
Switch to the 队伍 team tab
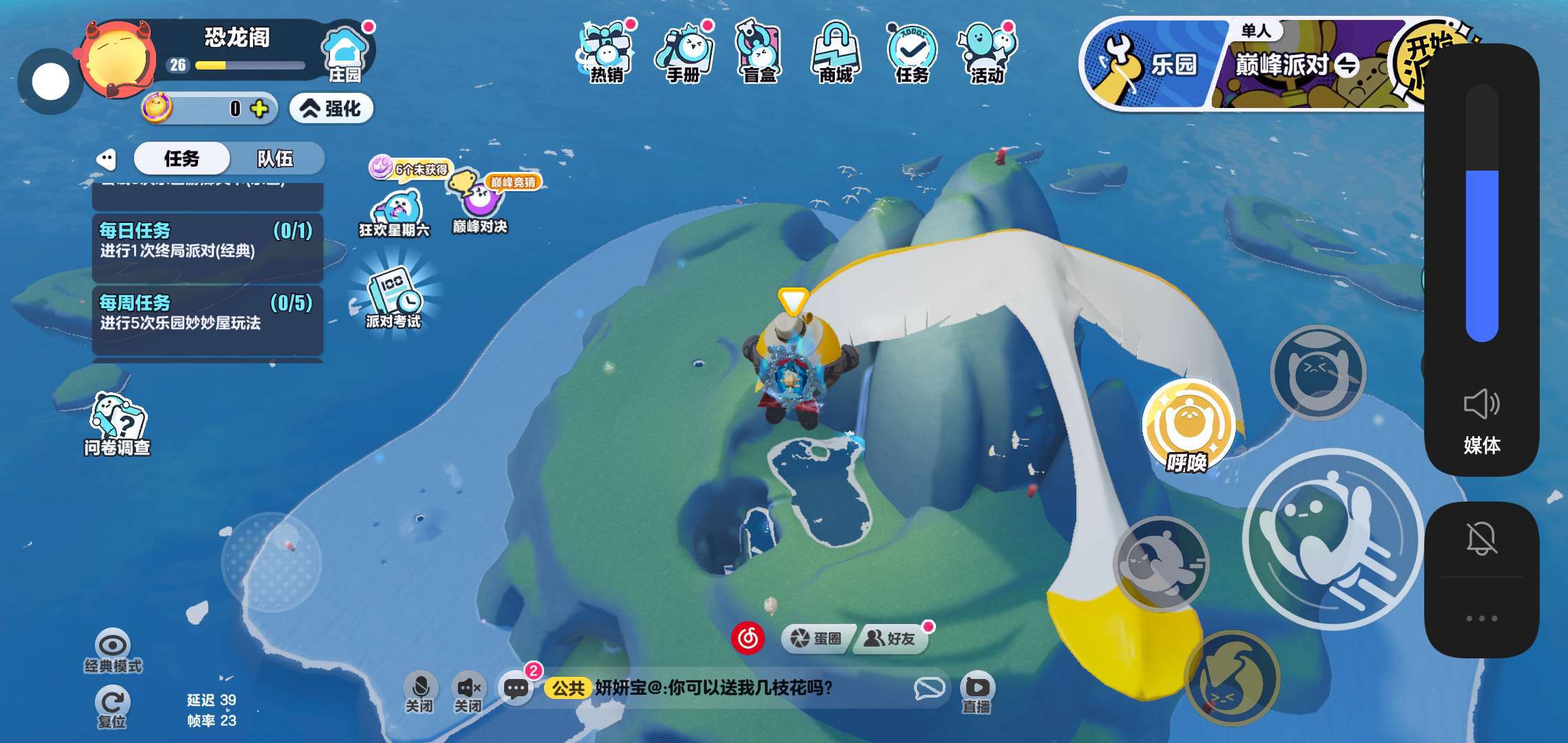point(275,159)
